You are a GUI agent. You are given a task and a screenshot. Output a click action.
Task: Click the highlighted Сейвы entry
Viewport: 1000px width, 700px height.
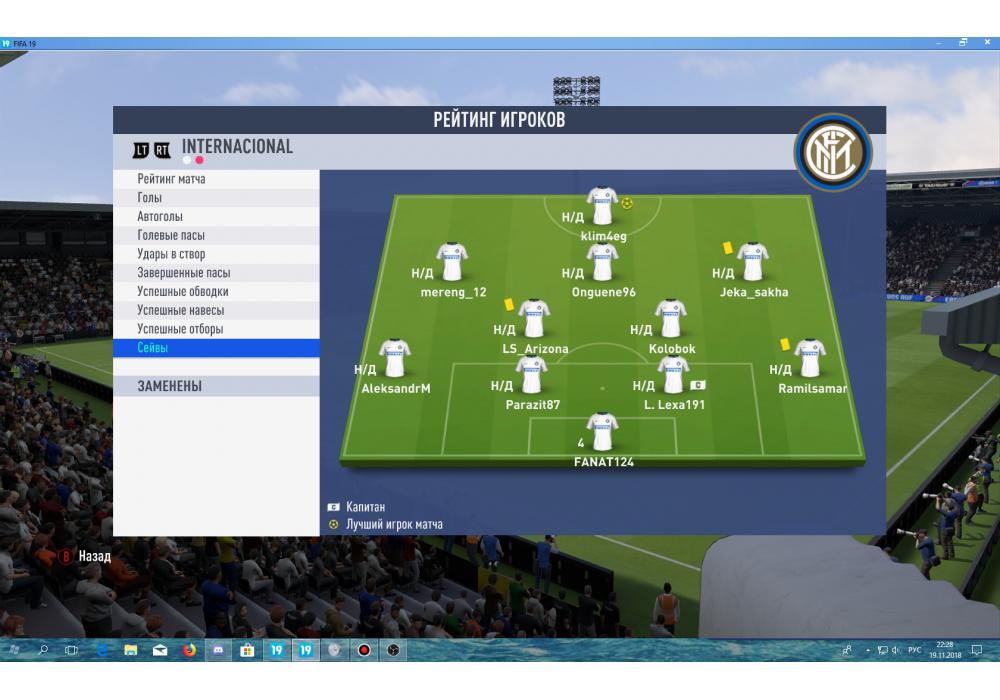pos(215,348)
